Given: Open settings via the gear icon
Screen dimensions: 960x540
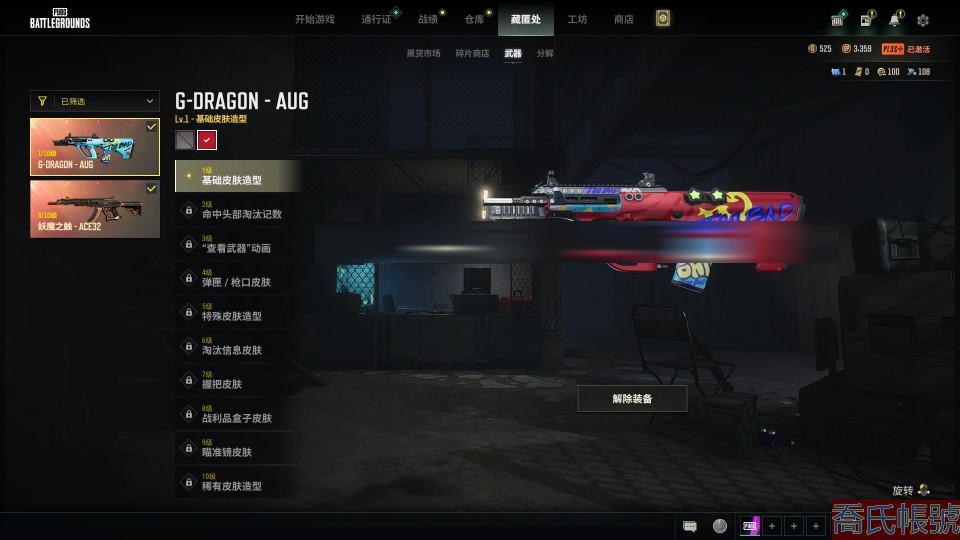Looking at the screenshot, I should (x=923, y=20).
